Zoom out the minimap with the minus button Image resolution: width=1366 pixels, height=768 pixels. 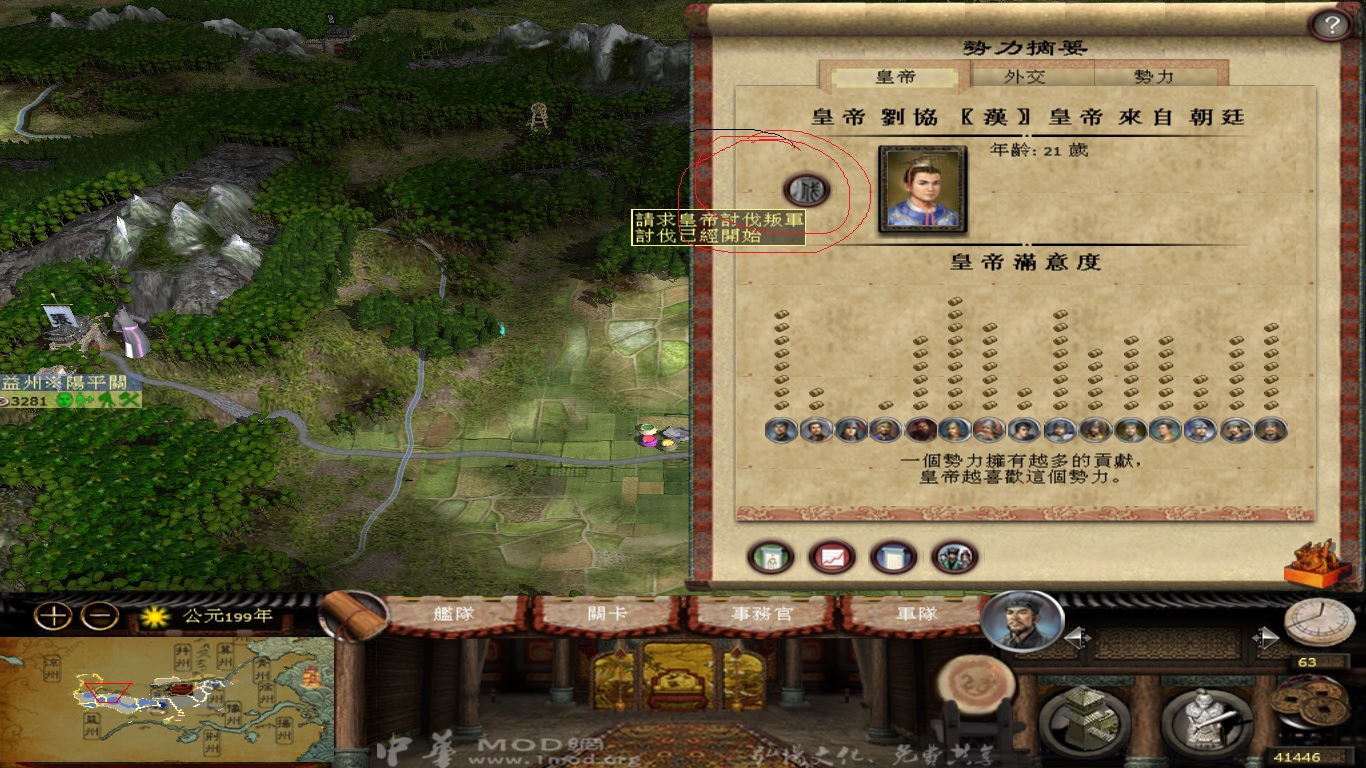coord(99,616)
